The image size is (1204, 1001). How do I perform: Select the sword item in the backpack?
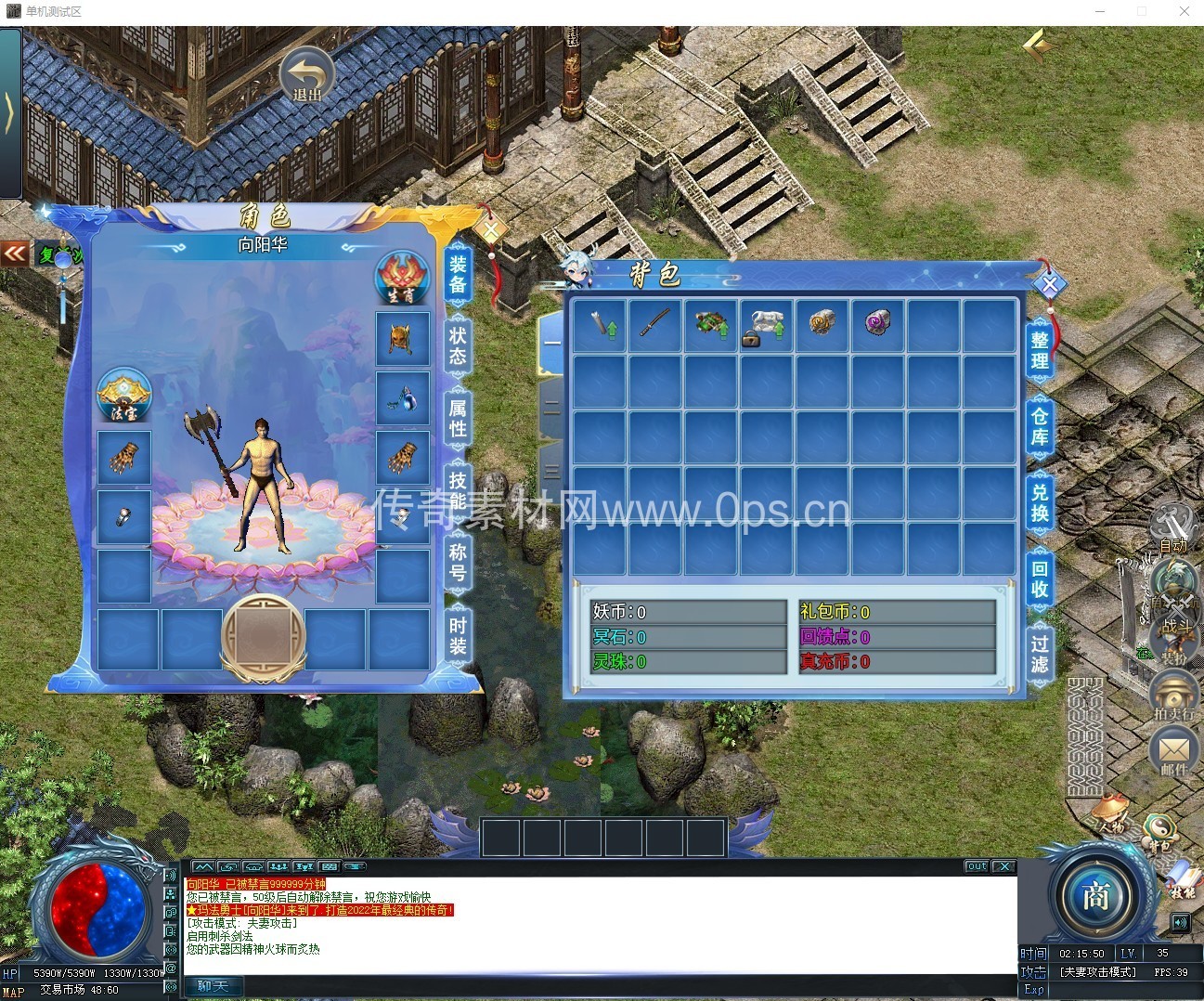pyautogui.click(x=654, y=323)
